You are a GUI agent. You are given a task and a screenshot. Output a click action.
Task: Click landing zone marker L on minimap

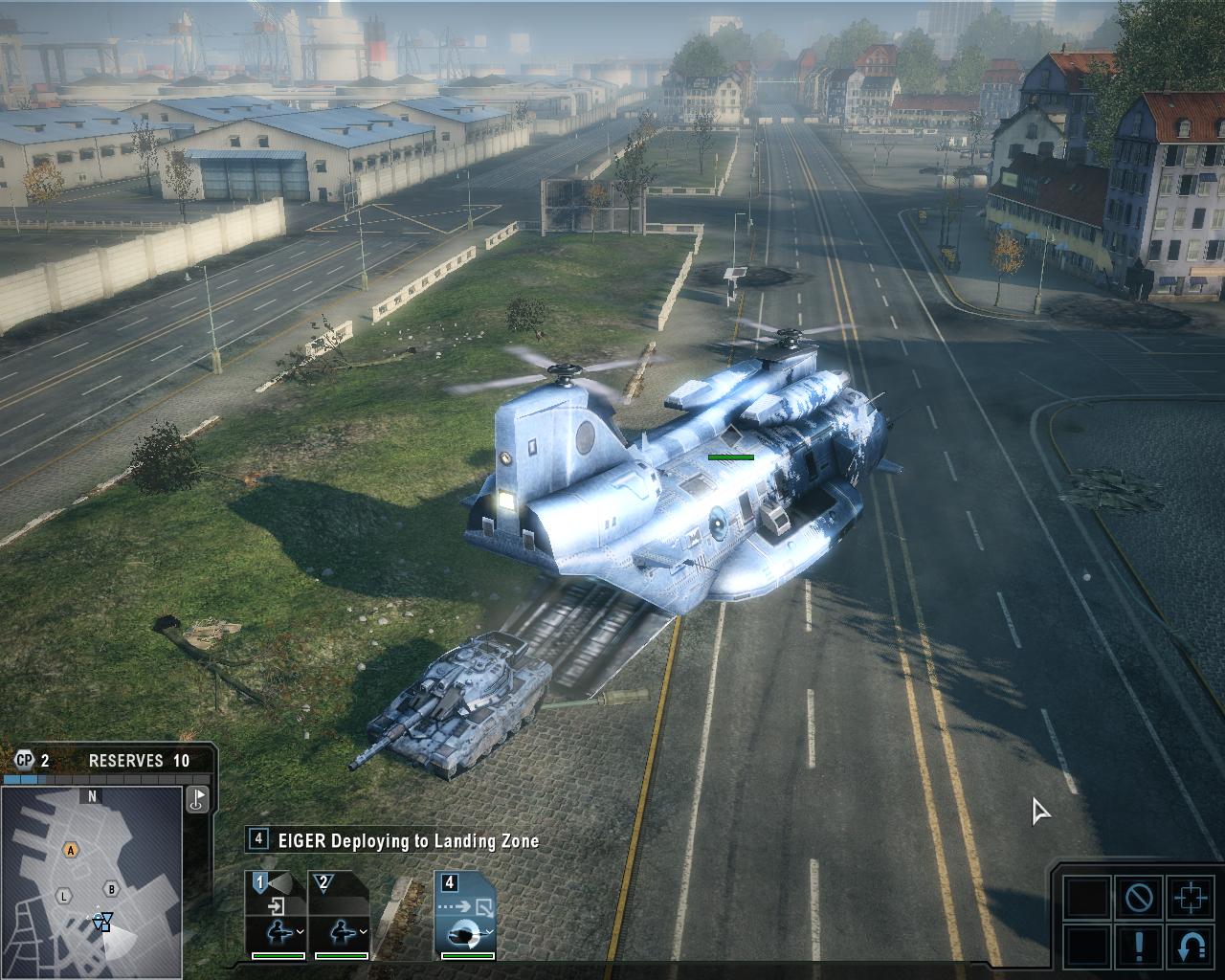tap(64, 897)
